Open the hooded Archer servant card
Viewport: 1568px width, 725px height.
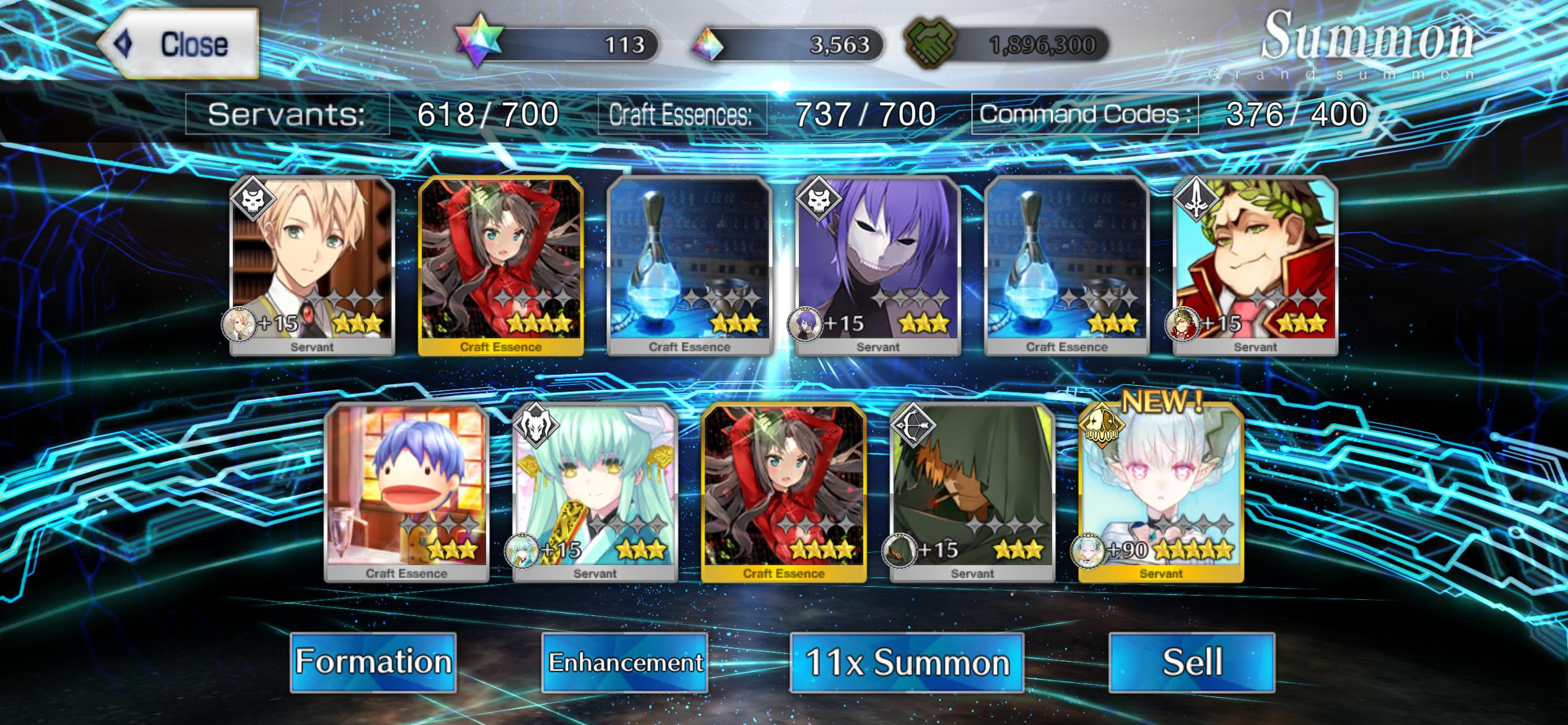(972, 493)
